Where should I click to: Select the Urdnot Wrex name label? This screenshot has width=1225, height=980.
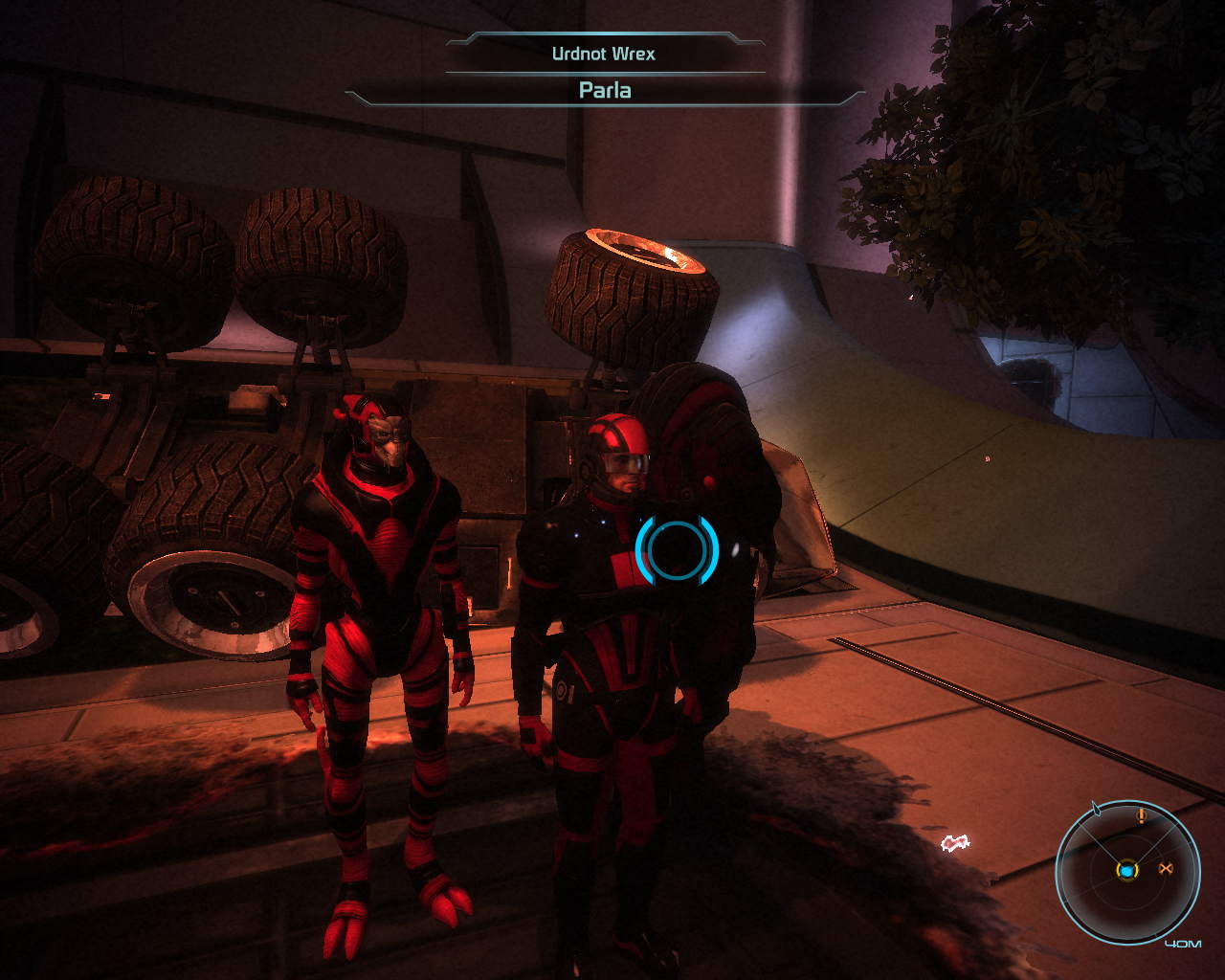[603, 56]
